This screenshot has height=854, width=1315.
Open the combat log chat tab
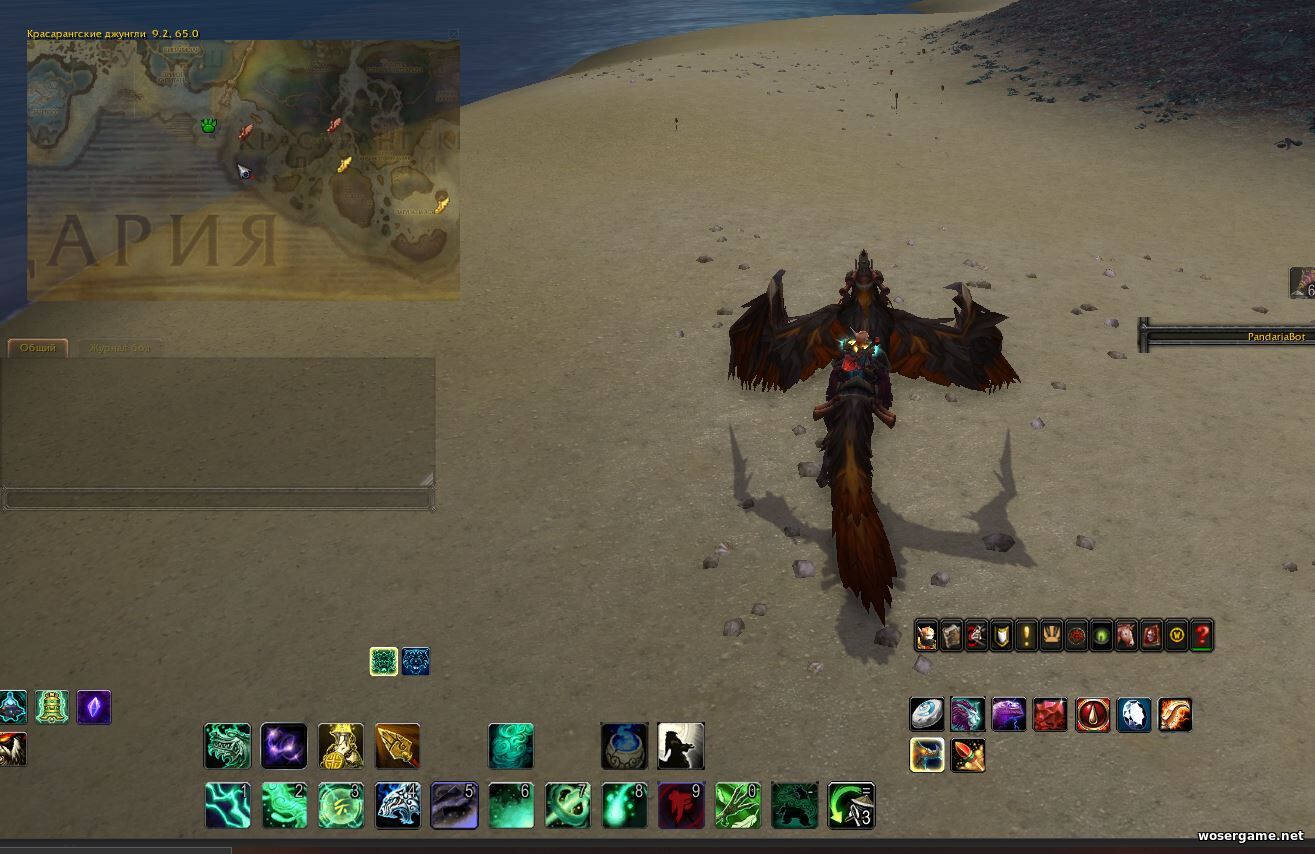tap(119, 348)
